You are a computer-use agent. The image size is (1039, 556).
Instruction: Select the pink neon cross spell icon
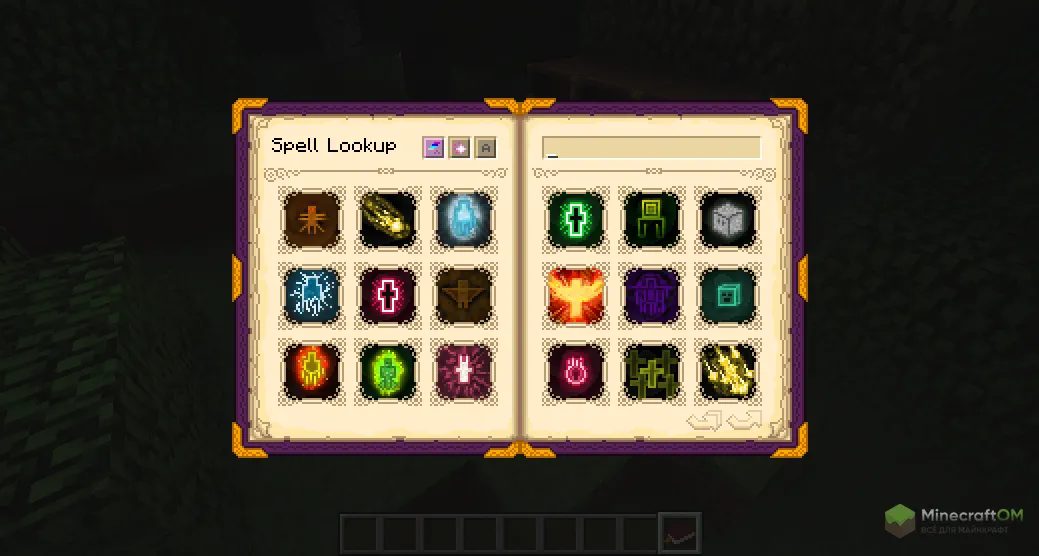click(388, 295)
